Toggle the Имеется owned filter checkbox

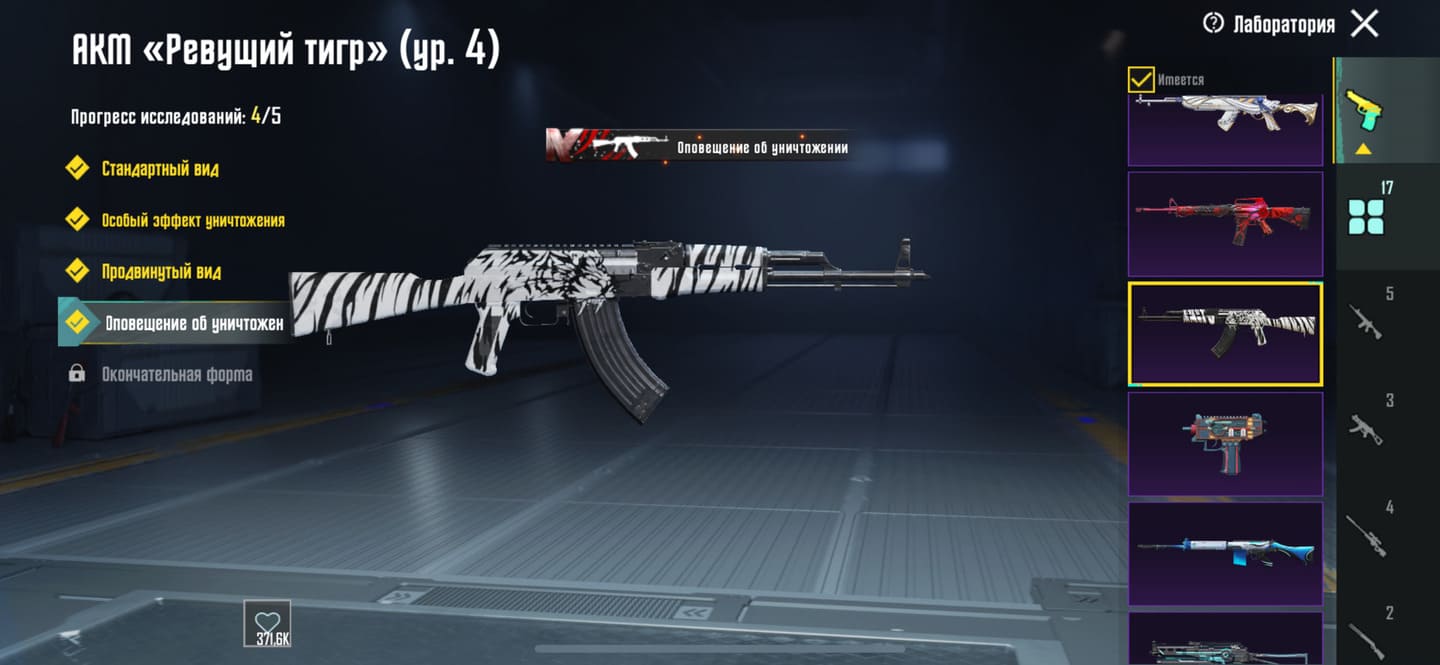coord(1141,79)
